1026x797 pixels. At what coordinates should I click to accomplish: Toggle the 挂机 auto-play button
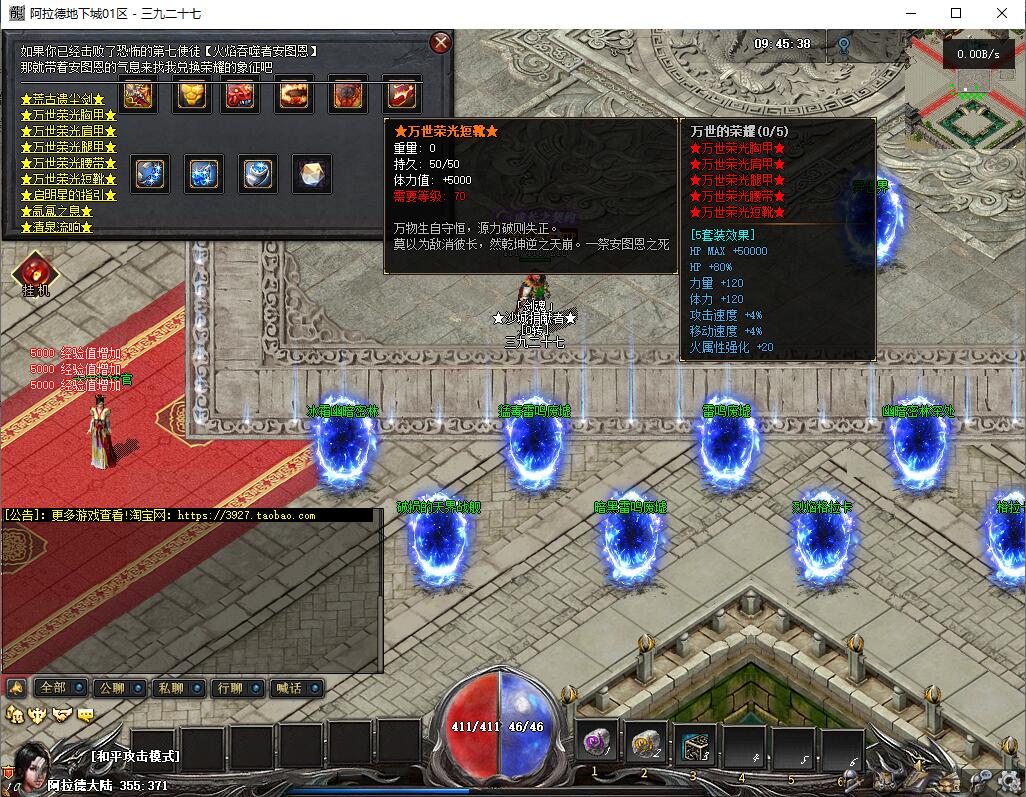click(x=35, y=275)
